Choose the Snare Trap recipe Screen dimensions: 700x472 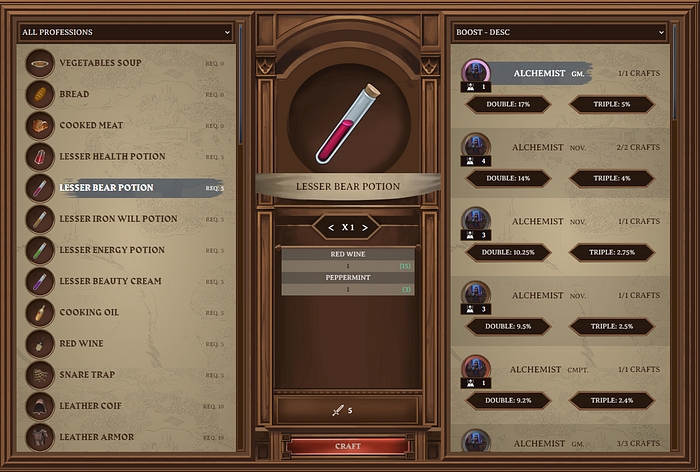87,375
